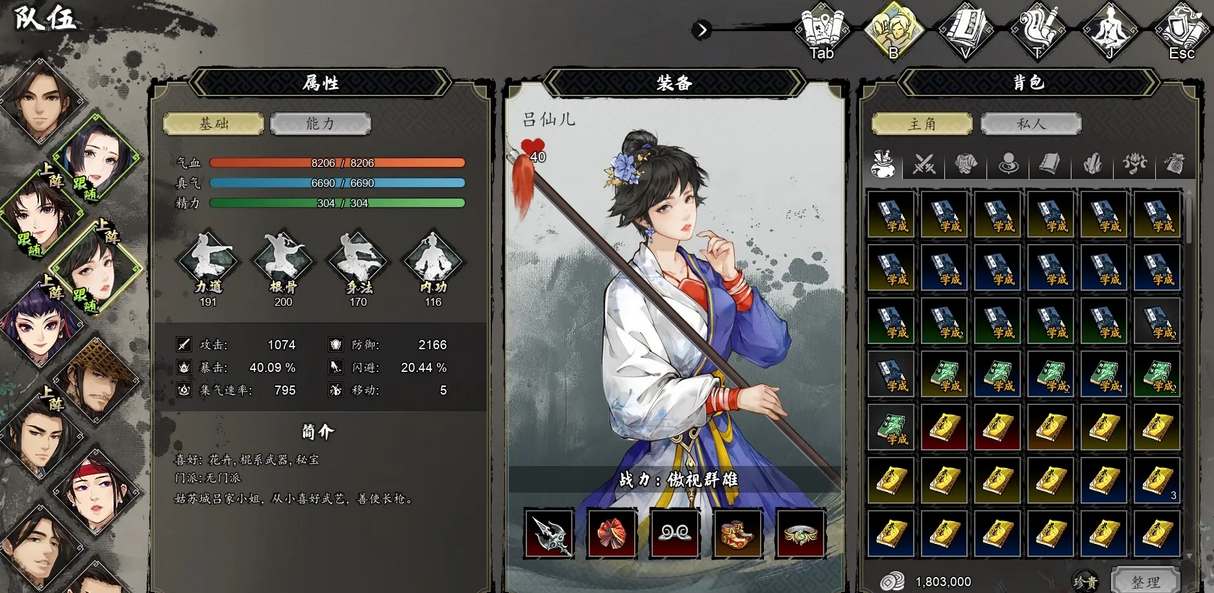Switch to the 基础 attributes tab
The height and width of the screenshot is (593, 1214).
214,124
